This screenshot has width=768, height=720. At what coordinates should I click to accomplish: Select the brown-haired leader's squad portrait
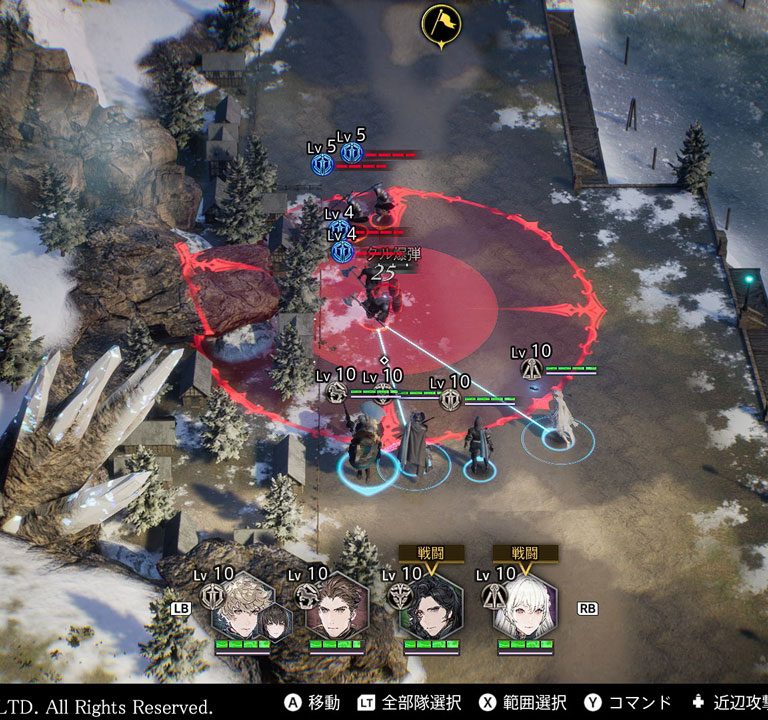[335, 607]
